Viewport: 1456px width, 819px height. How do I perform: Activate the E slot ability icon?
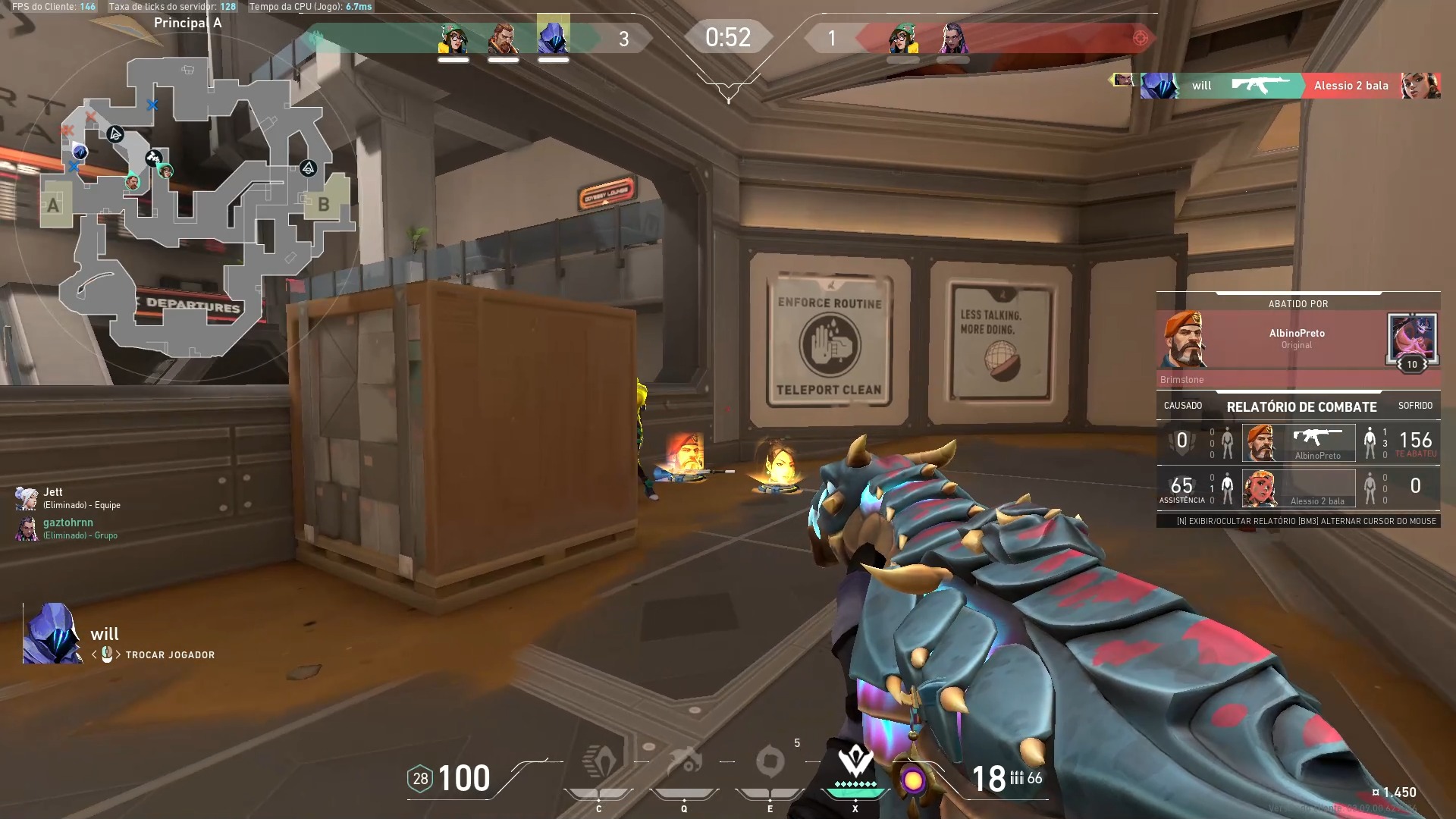[x=770, y=763]
